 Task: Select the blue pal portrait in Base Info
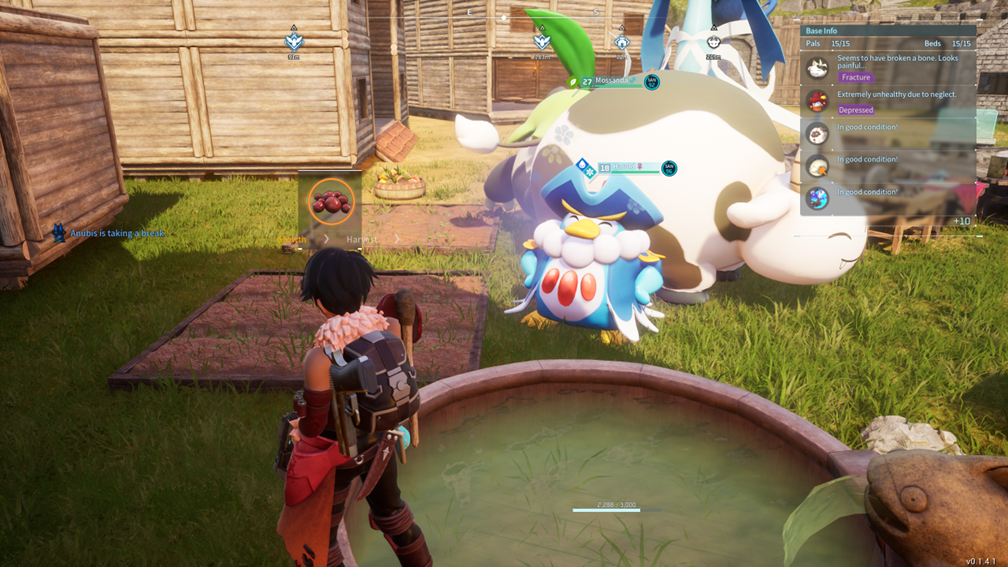click(818, 198)
